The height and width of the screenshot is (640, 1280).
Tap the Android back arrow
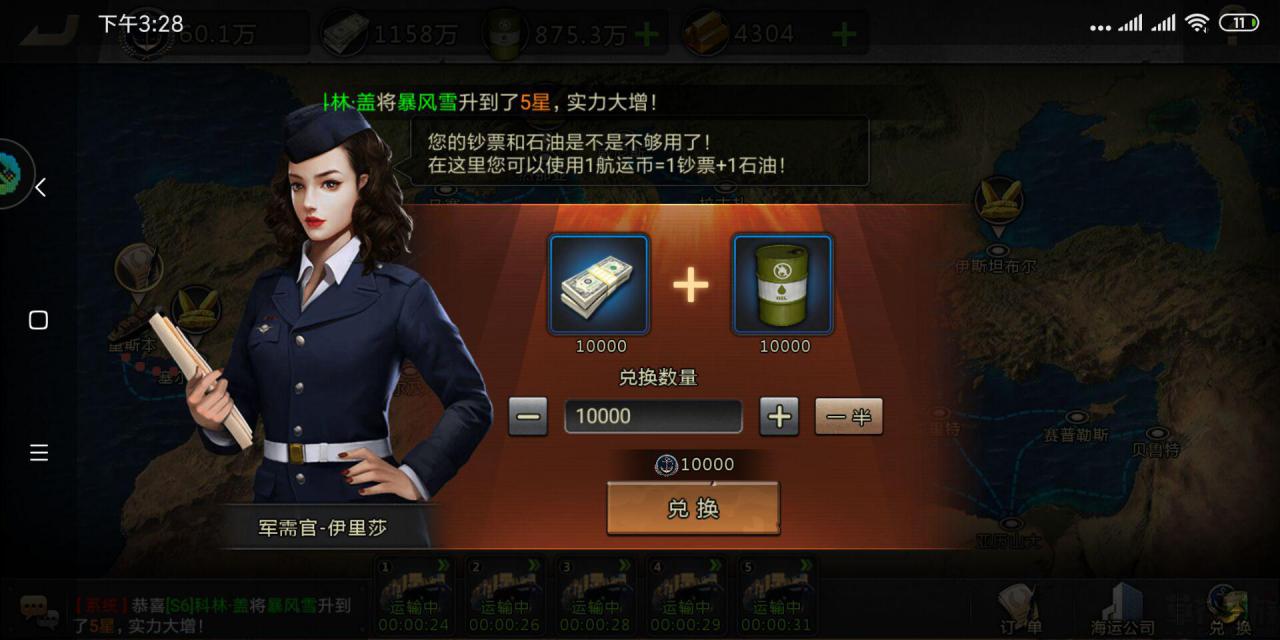click(x=40, y=187)
